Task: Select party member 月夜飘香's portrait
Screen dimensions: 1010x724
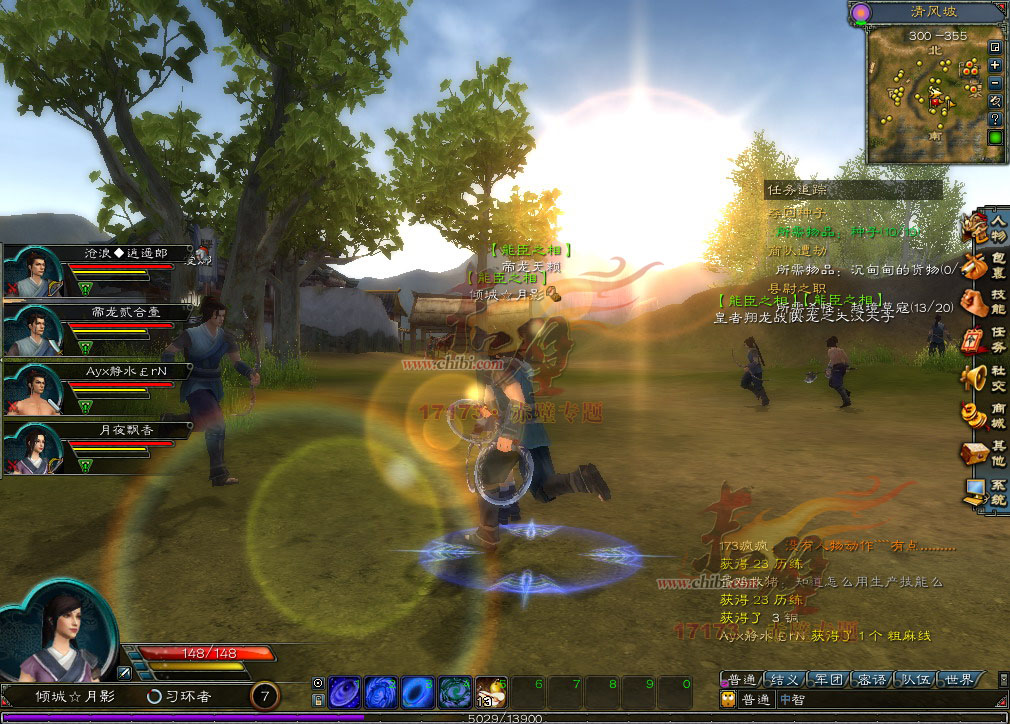Action: (35, 447)
